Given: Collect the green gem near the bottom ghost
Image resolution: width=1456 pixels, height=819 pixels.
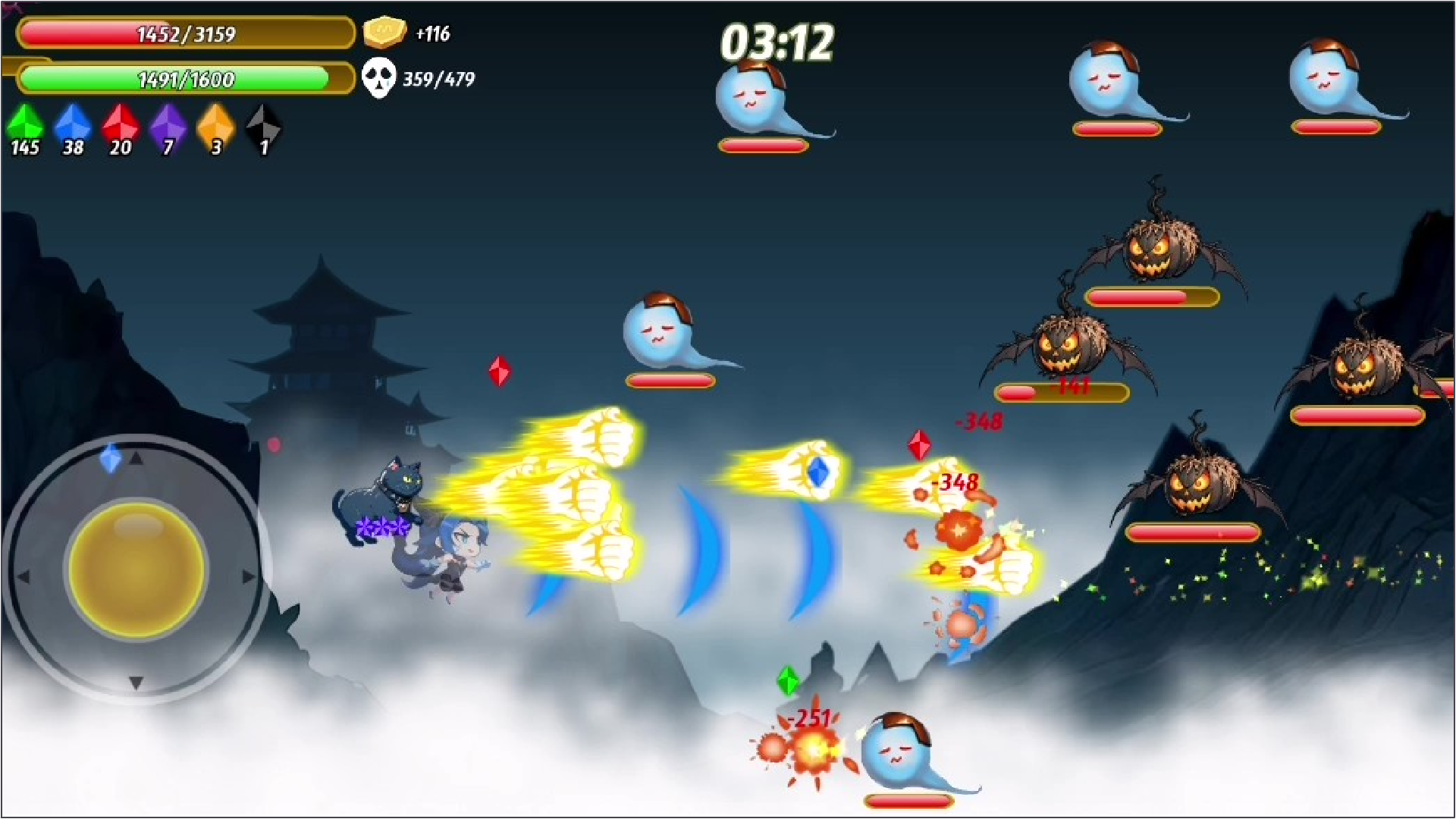Looking at the screenshot, I should pyautogui.click(x=787, y=681).
